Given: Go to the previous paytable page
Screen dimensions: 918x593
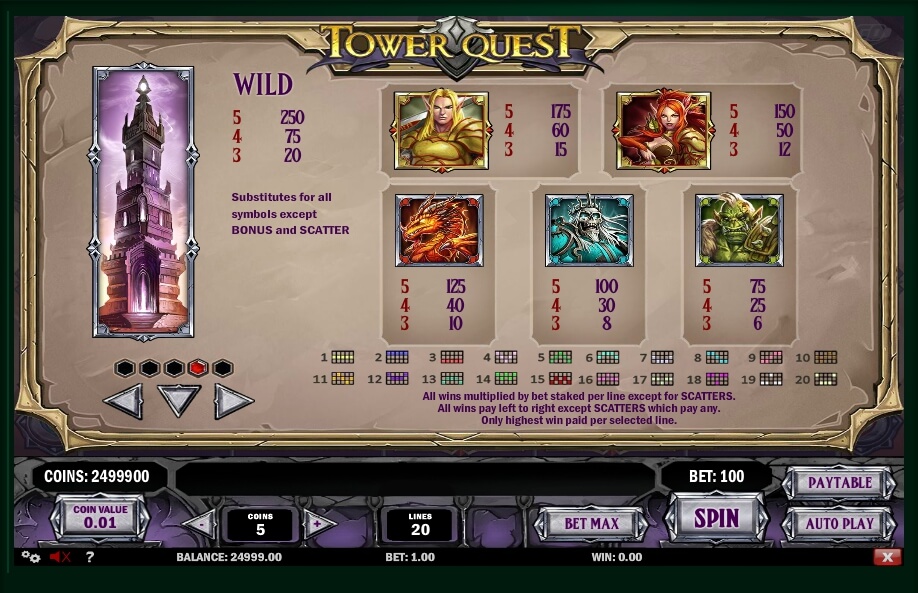Looking at the screenshot, I should point(124,401).
